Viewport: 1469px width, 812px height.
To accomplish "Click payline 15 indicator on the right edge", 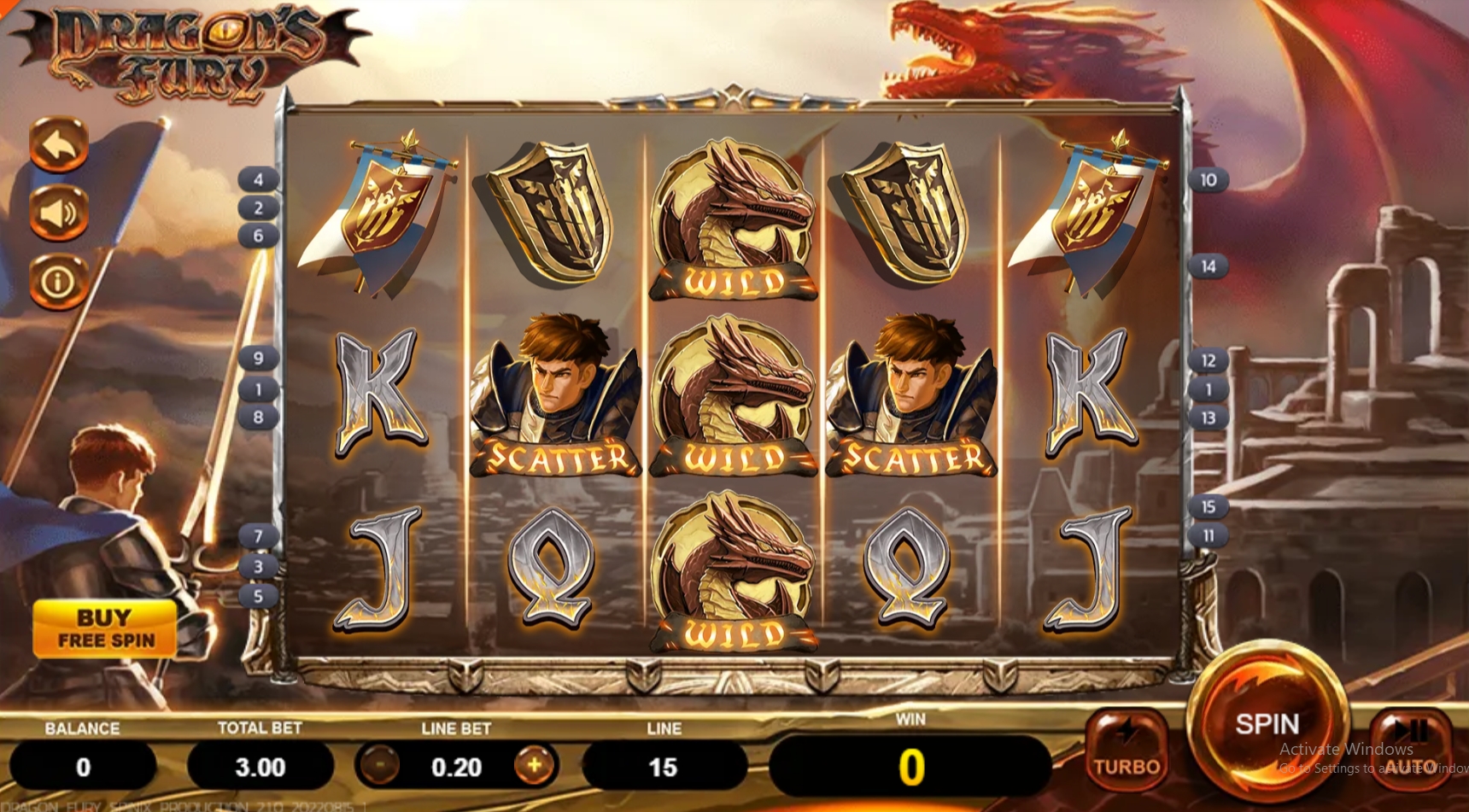I will (x=1209, y=505).
